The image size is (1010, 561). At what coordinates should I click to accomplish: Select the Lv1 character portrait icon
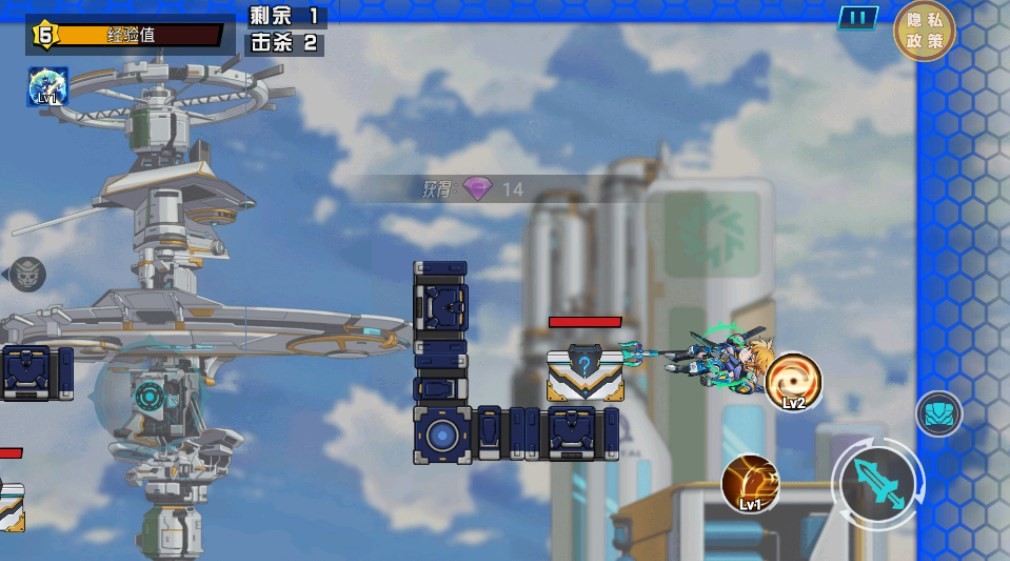pyautogui.click(x=48, y=87)
